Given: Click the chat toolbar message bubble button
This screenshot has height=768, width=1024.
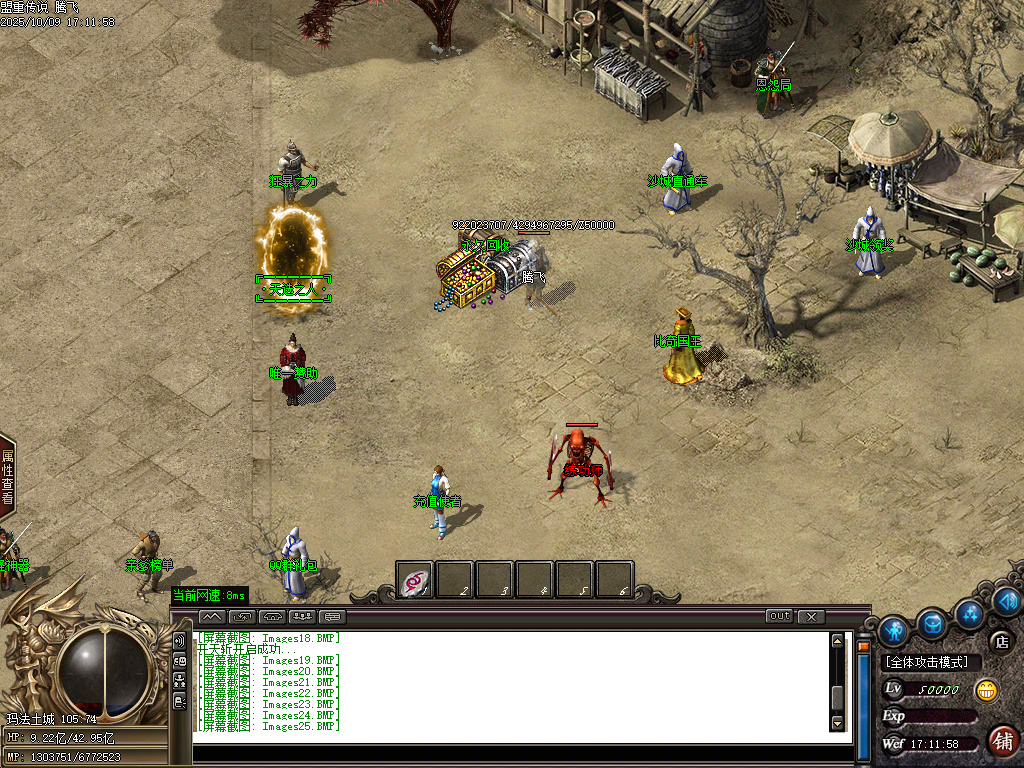Looking at the screenshot, I should pyautogui.click(x=332, y=616).
